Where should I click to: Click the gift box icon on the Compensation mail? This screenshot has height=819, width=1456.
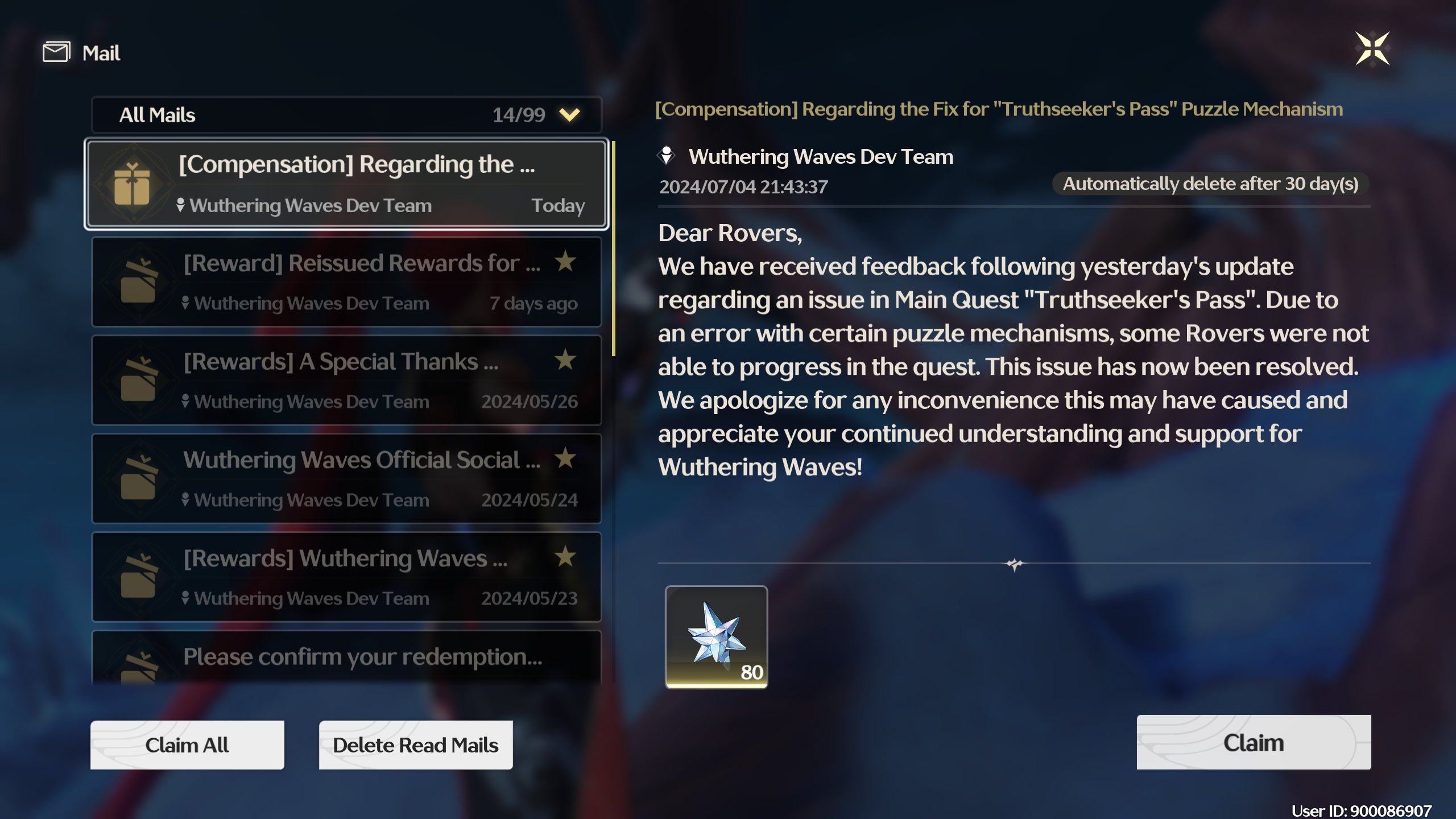(133, 183)
